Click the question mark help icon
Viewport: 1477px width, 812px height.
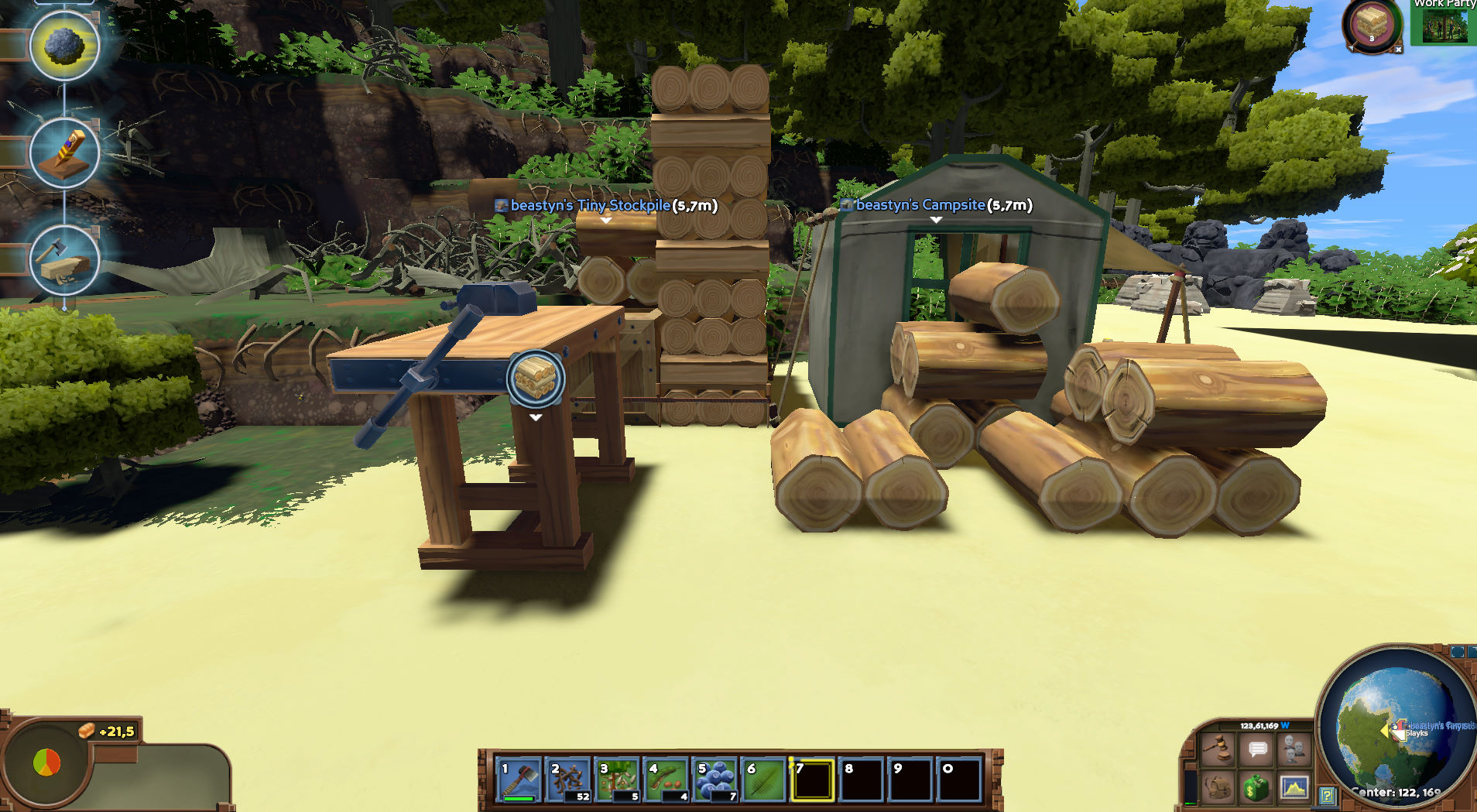(1328, 797)
